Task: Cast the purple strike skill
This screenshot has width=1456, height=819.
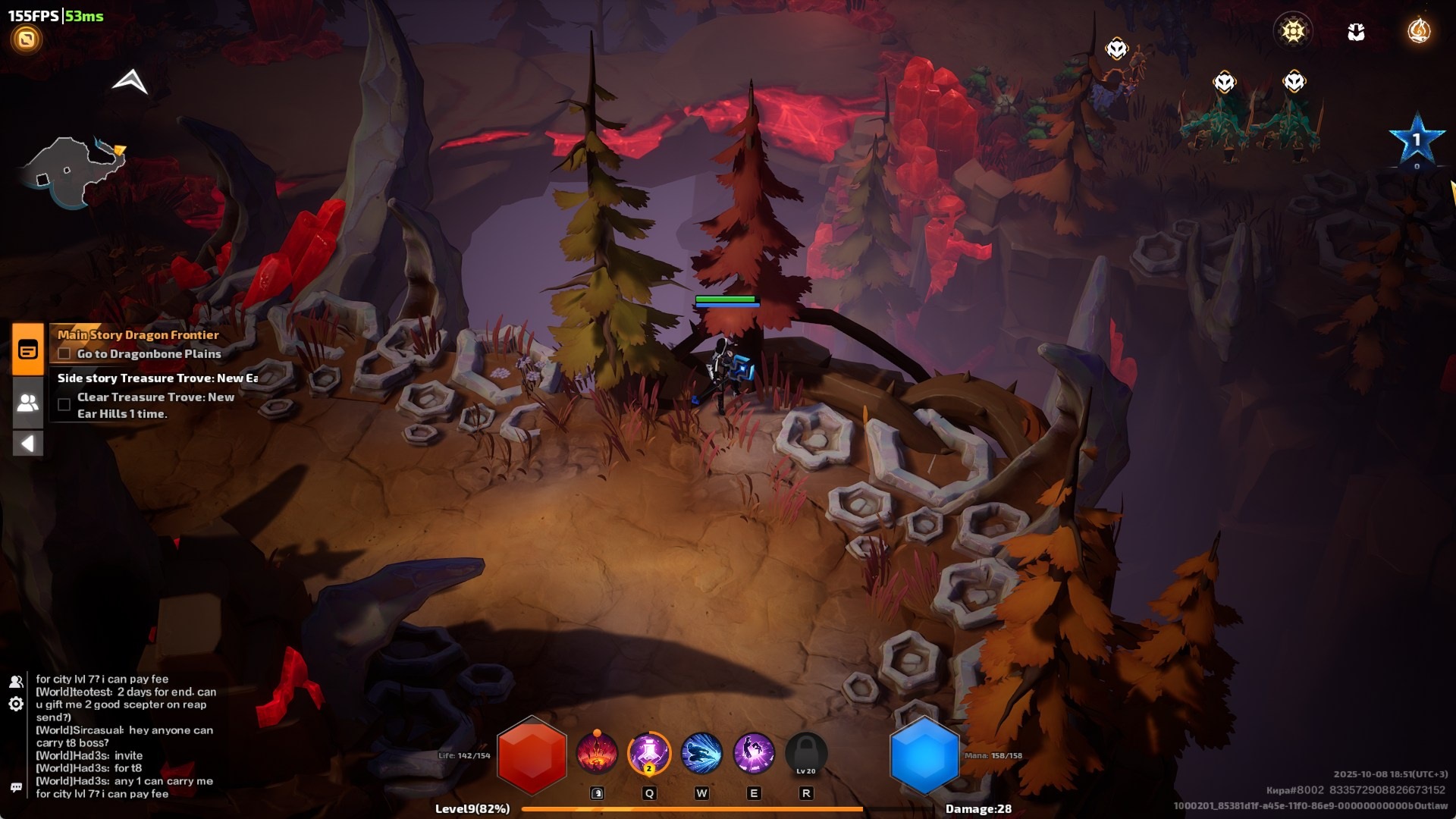Action: point(754,753)
